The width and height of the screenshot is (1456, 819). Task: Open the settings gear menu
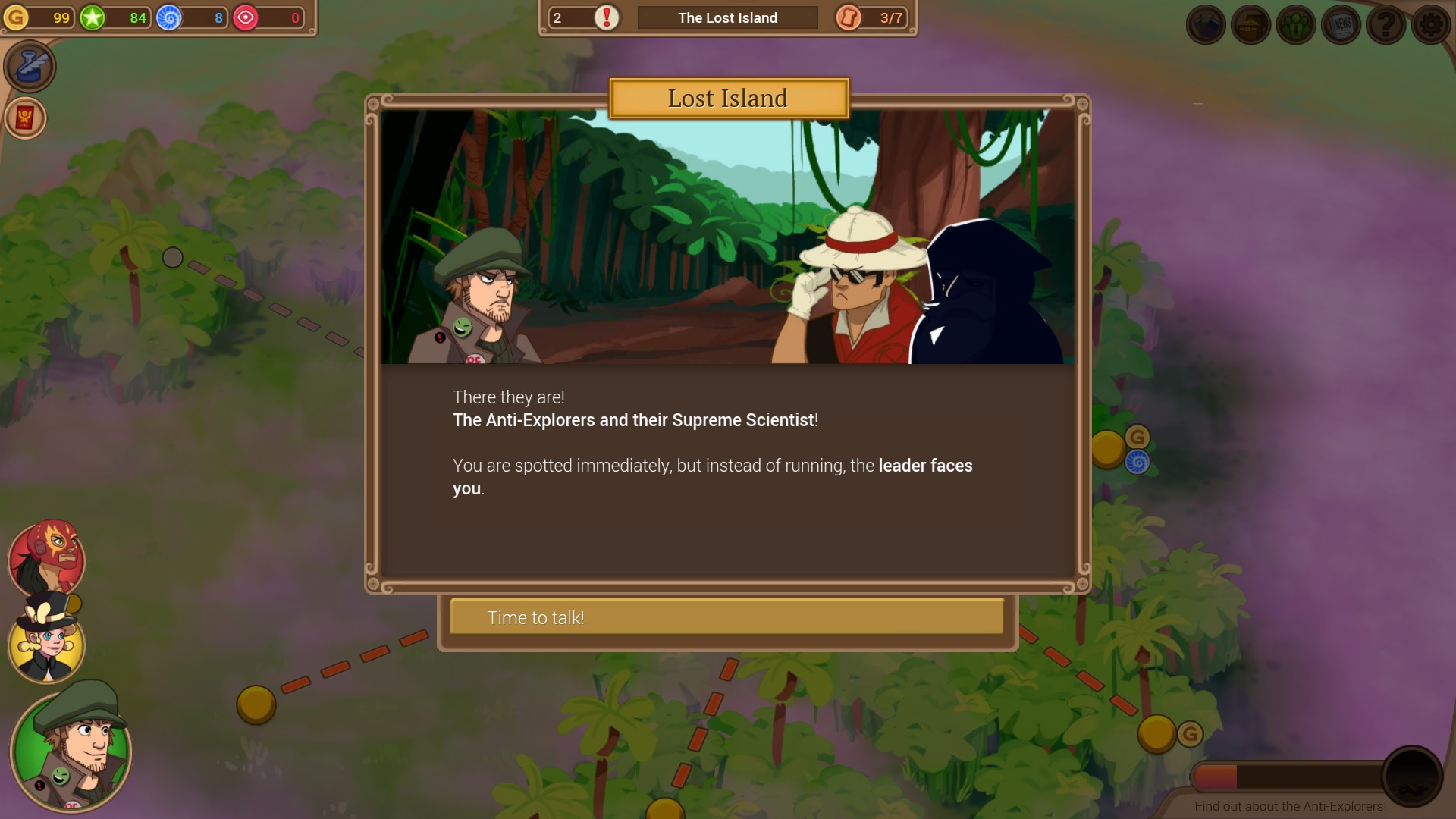[x=1431, y=24]
